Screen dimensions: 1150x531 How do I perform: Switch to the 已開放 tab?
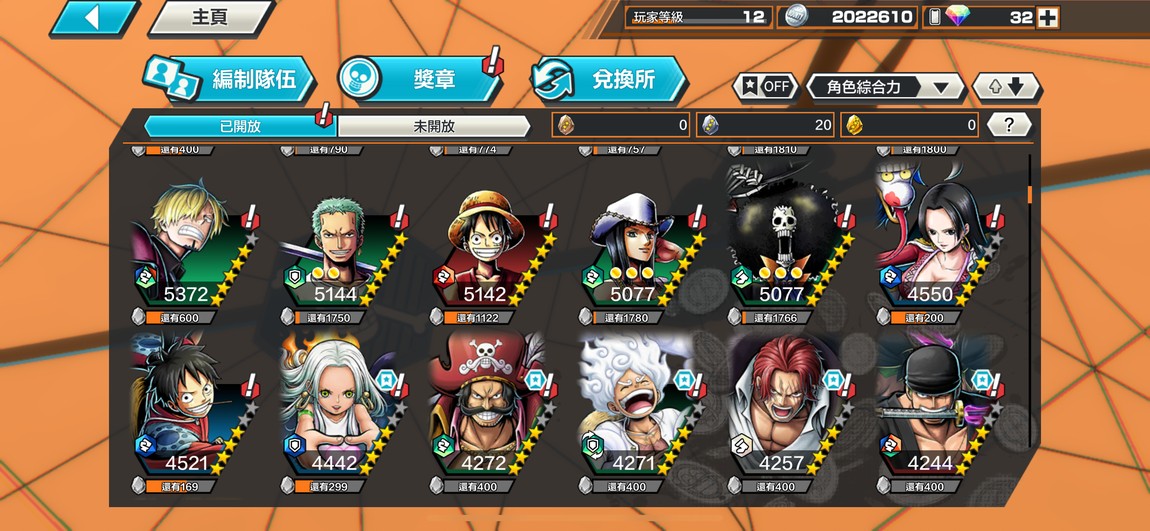(x=240, y=126)
